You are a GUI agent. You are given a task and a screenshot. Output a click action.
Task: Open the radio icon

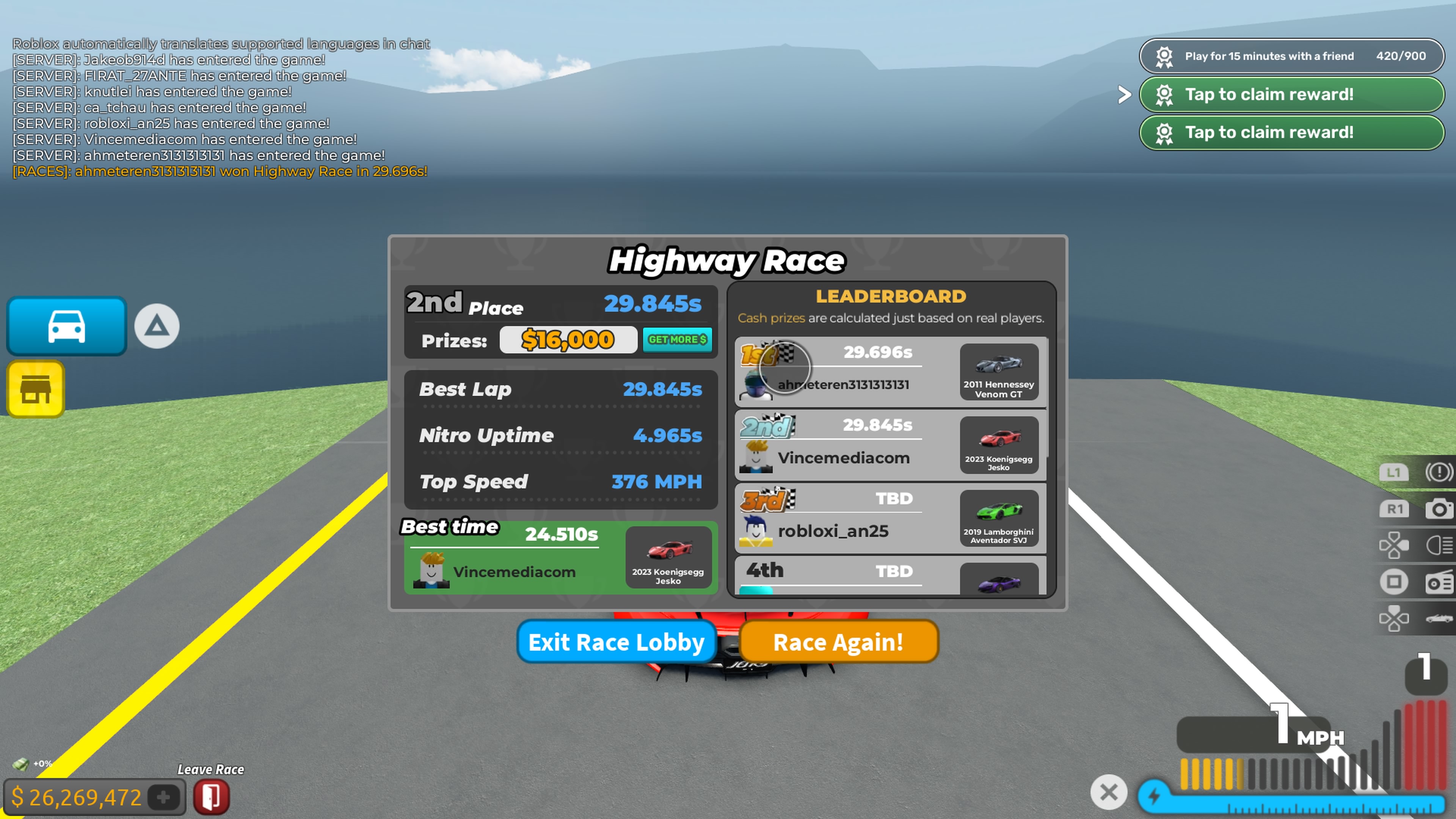1439,582
